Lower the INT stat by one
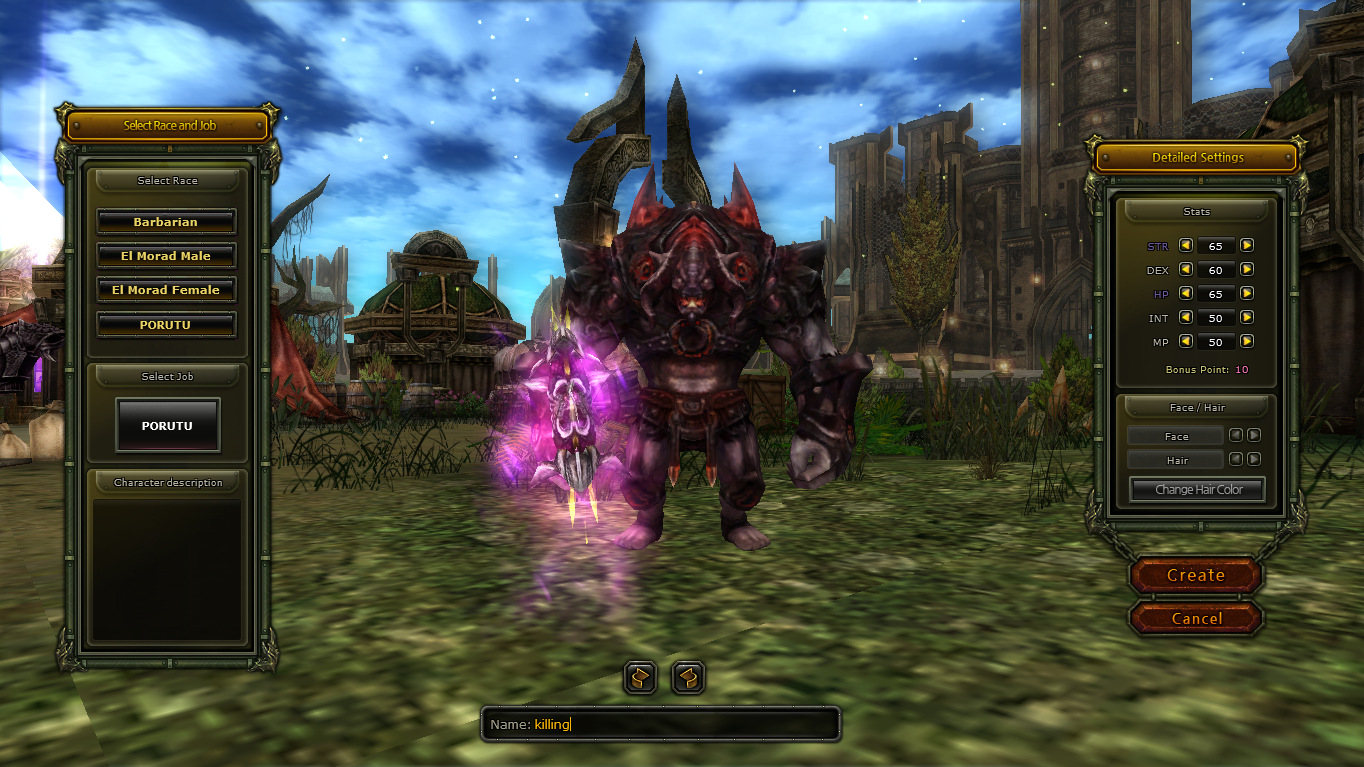This screenshot has height=767, width=1364. coord(1185,317)
